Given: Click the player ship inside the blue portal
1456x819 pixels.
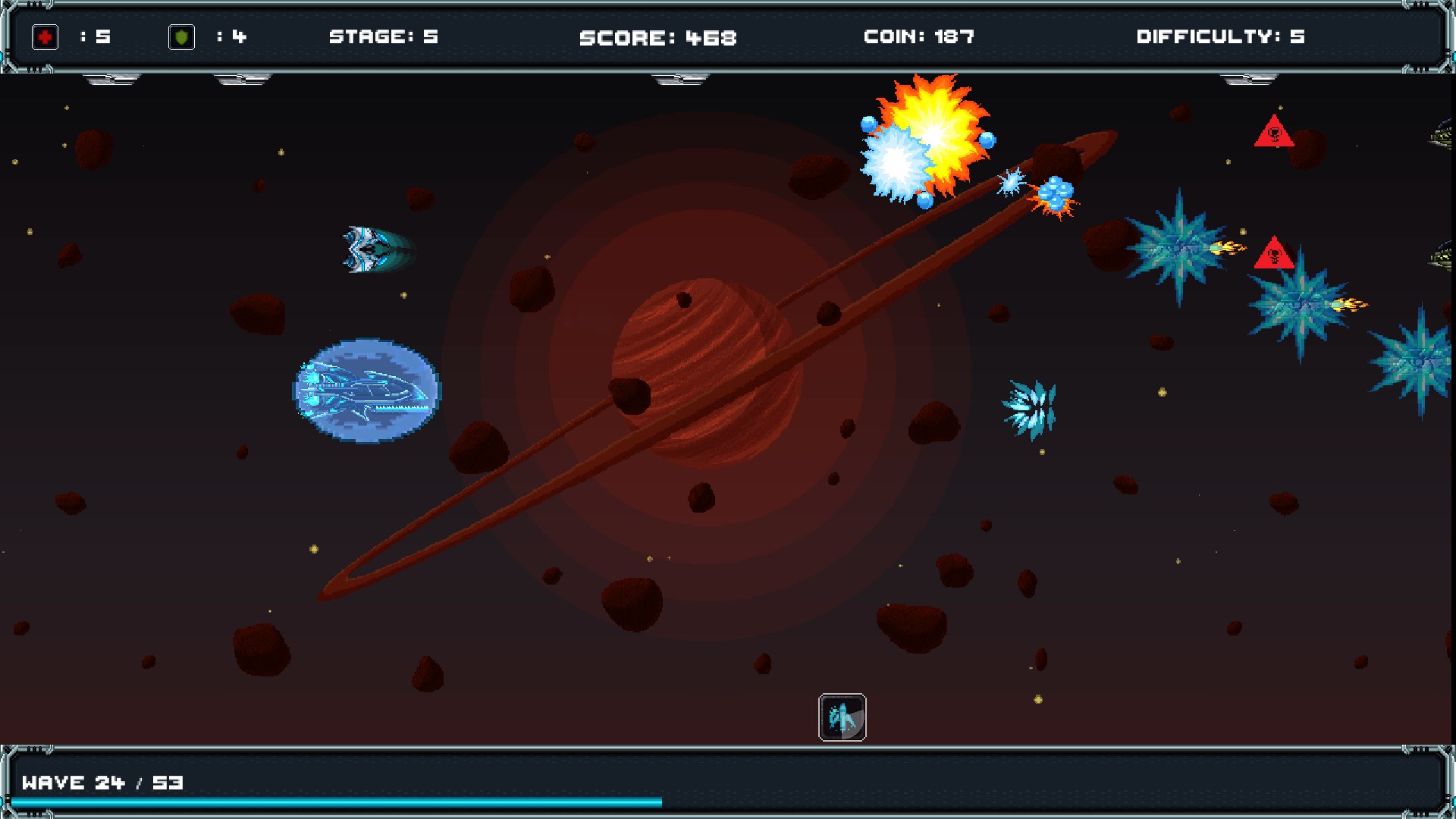Looking at the screenshot, I should coord(364,391).
